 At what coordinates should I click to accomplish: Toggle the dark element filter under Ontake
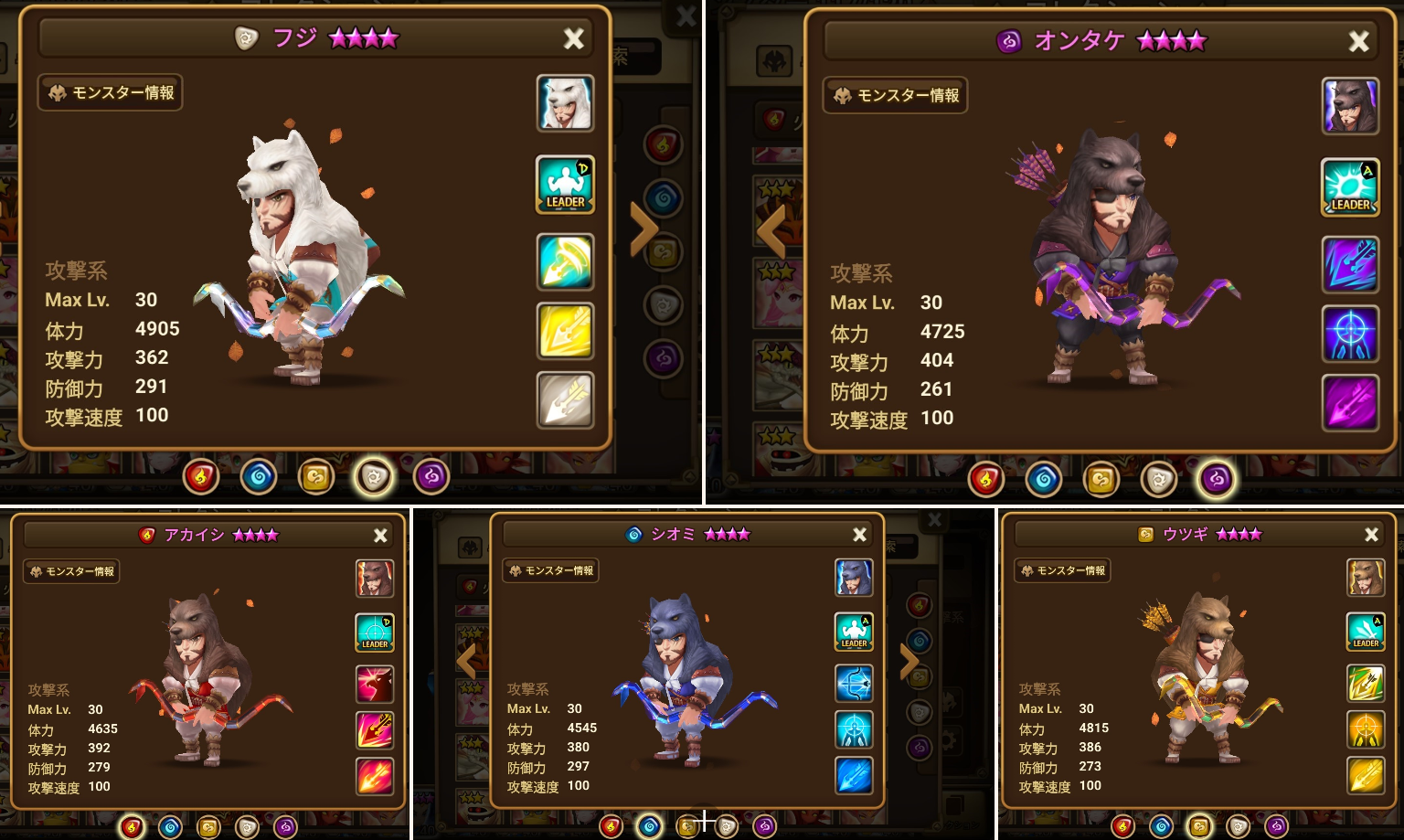pos(1217,479)
